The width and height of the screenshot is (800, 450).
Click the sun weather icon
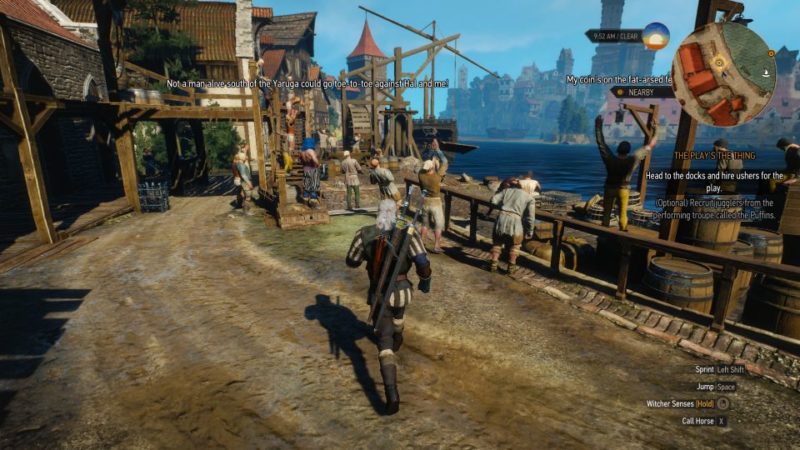pyautogui.click(x=656, y=36)
